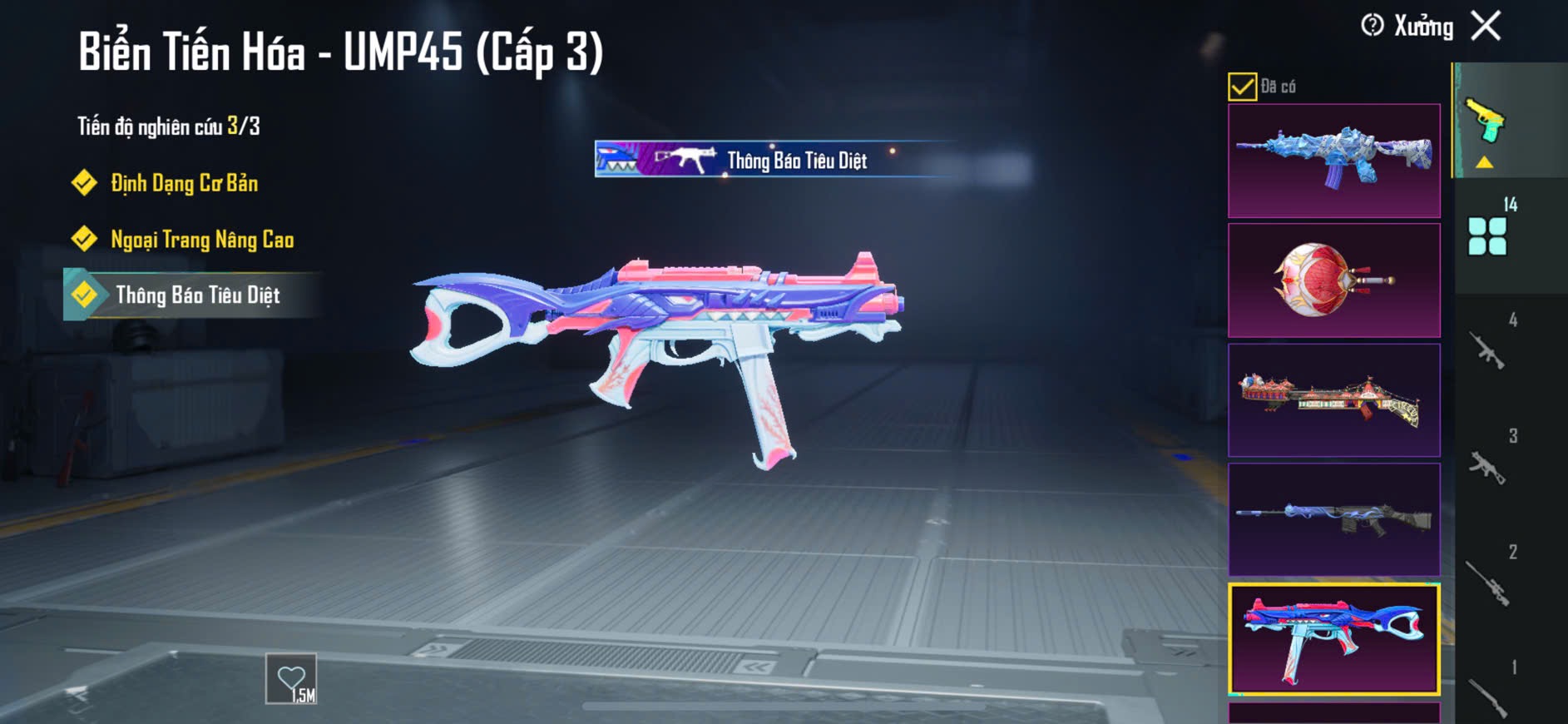
Task: Switch to submachine gun category with 3
Action: point(1488,466)
